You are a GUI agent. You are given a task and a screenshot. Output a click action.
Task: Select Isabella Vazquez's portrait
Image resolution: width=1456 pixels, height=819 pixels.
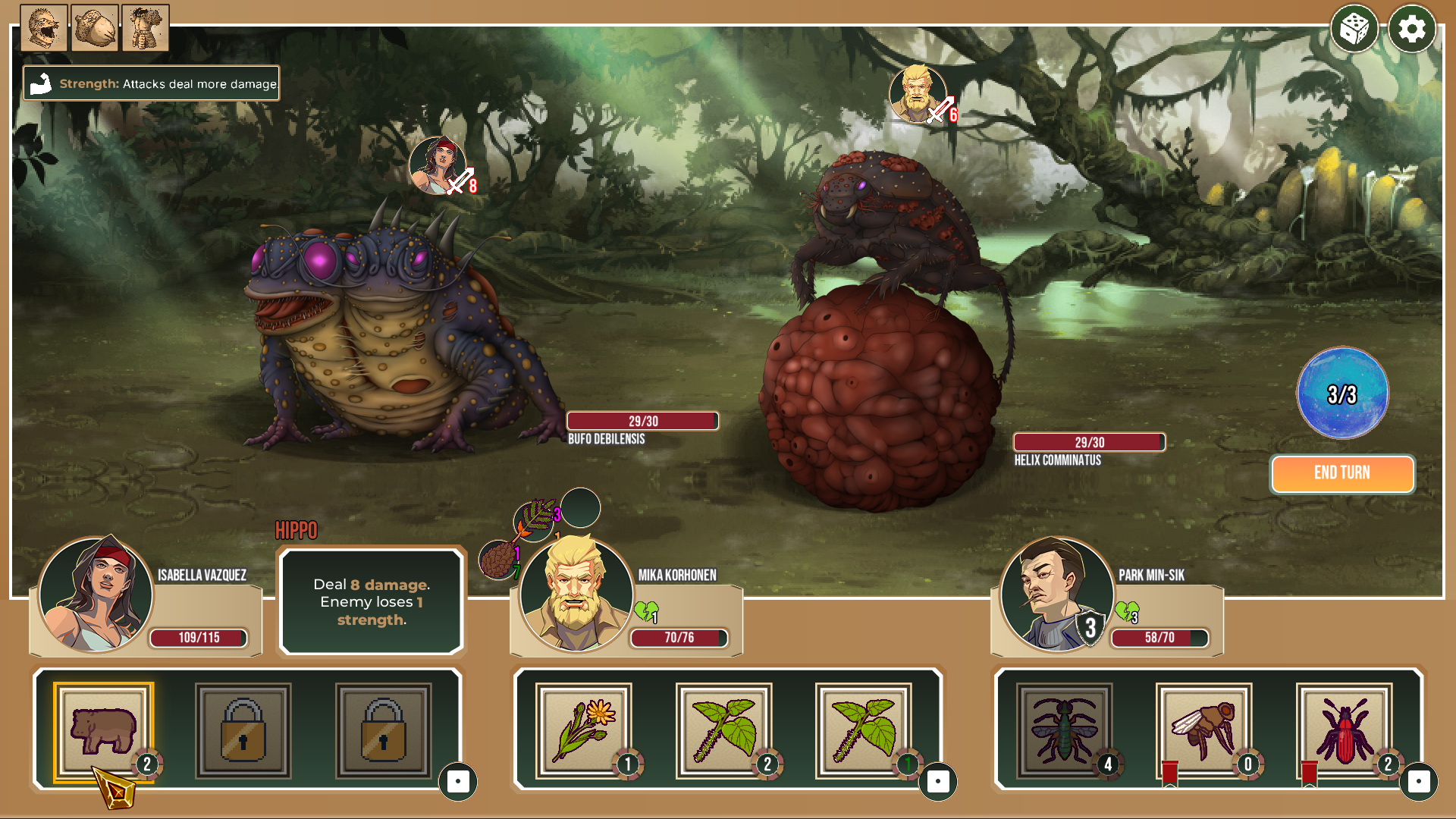pos(96,594)
